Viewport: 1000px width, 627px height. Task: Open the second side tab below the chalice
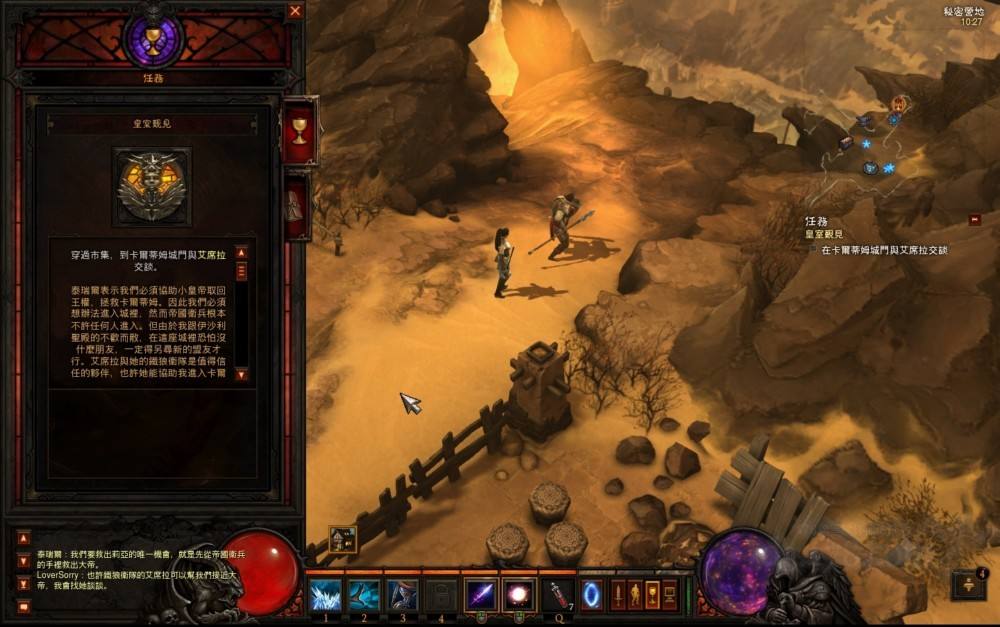coord(297,206)
